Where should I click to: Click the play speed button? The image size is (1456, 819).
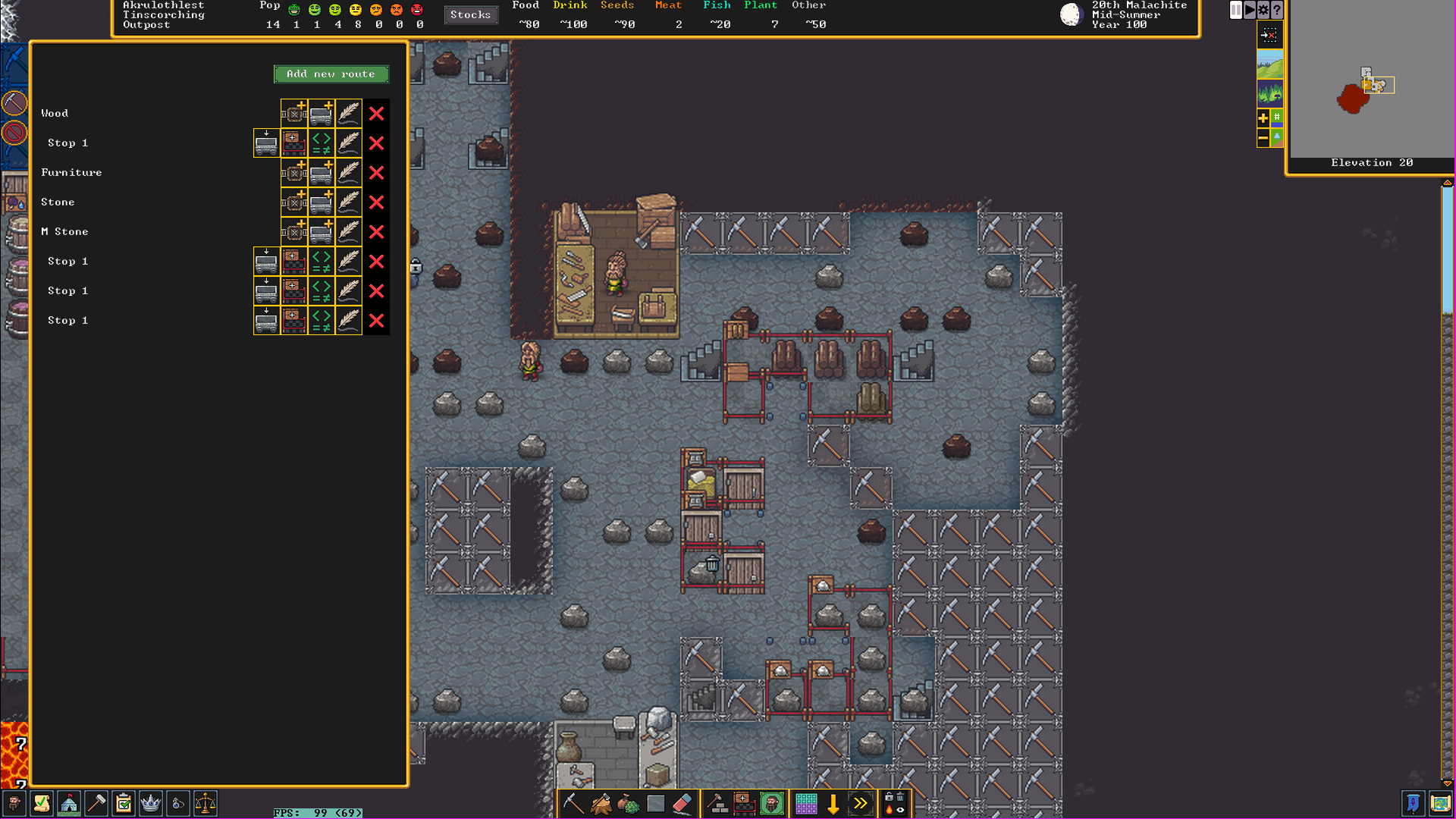[1250, 10]
